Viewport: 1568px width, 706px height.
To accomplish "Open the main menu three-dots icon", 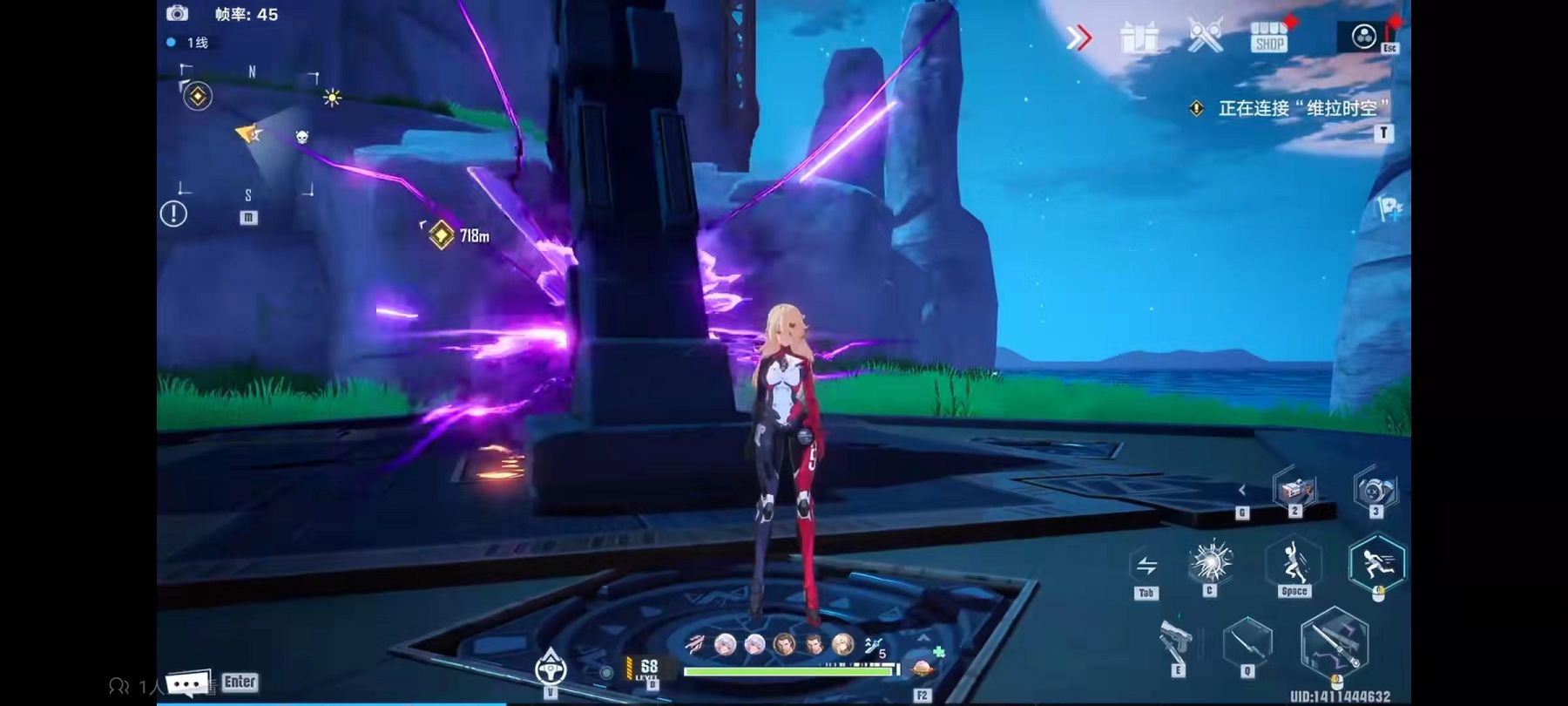I will coord(1363,37).
